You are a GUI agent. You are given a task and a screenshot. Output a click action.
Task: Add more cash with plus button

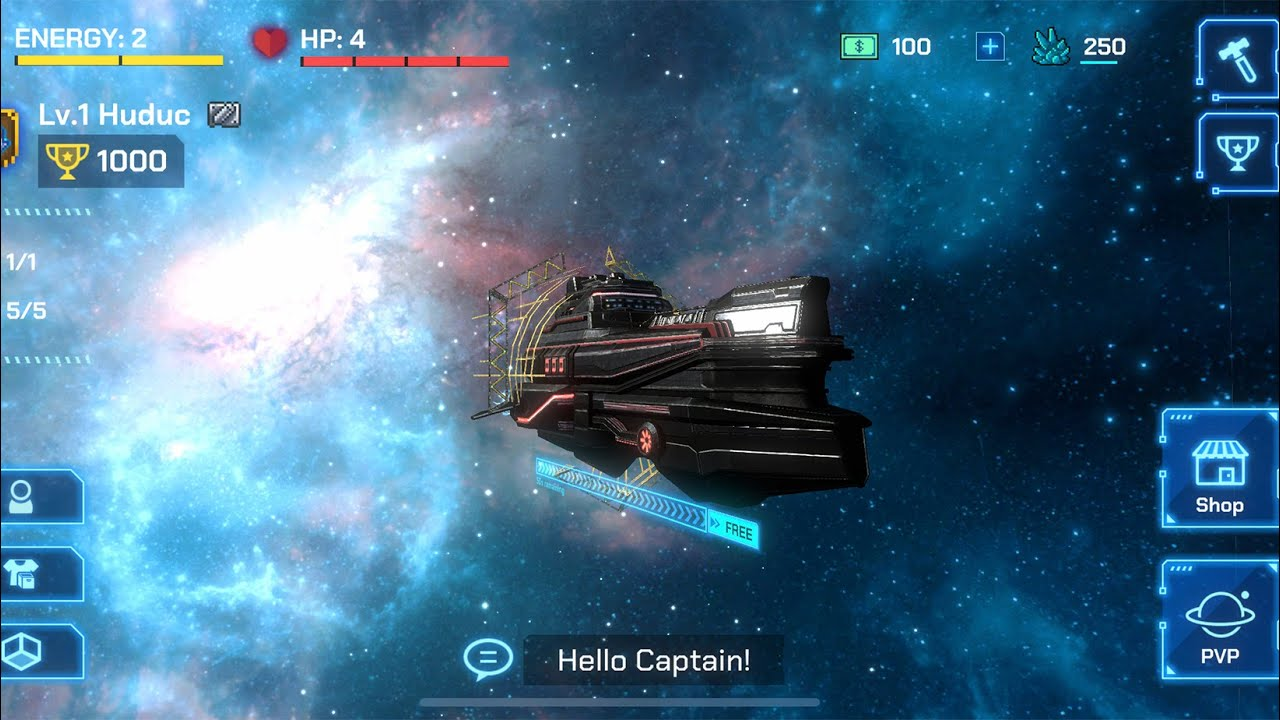point(990,47)
